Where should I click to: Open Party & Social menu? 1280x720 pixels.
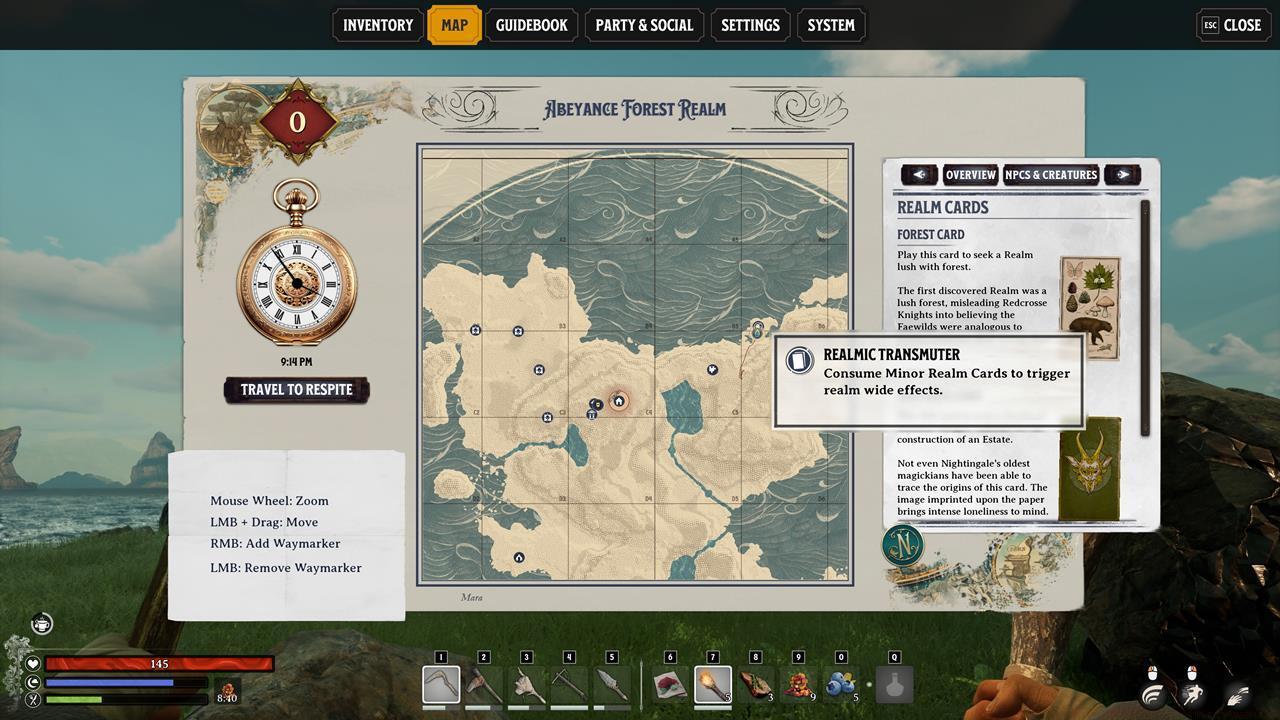tap(644, 25)
